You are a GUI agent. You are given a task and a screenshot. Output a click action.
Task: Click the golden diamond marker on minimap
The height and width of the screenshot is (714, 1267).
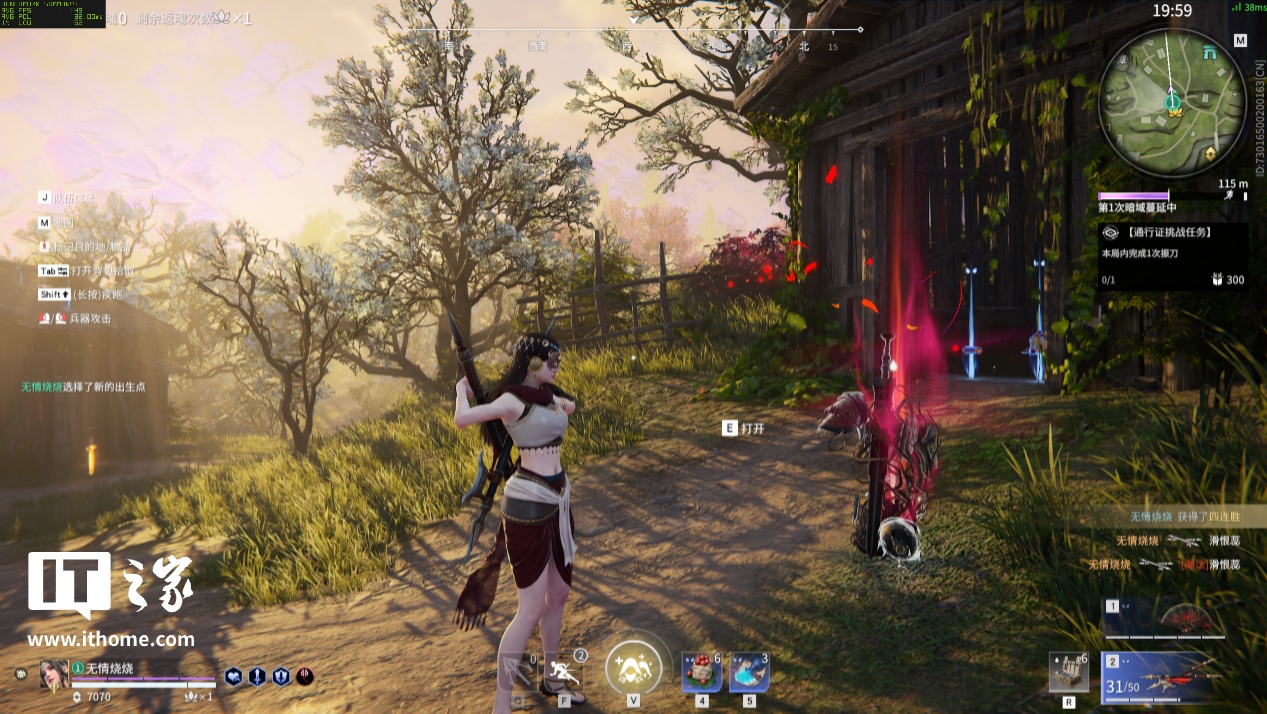(x=1211, y=153)
